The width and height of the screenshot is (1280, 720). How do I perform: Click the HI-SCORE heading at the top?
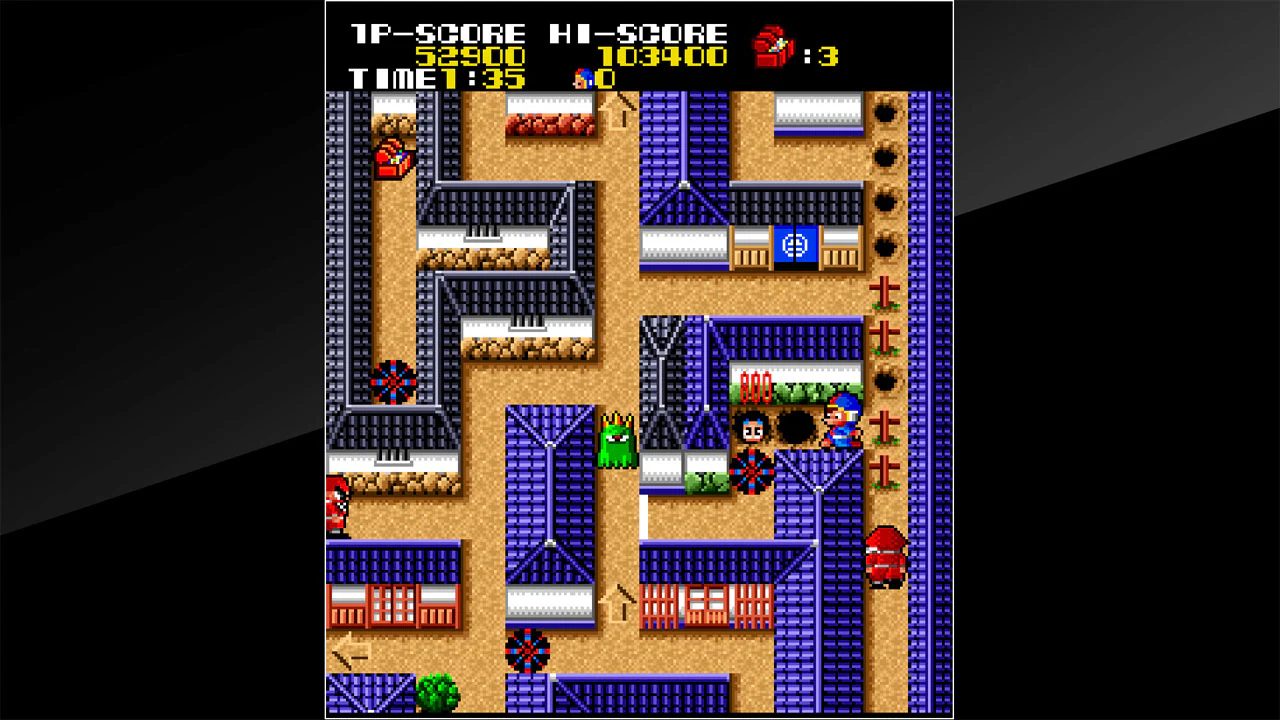point(638,32)
